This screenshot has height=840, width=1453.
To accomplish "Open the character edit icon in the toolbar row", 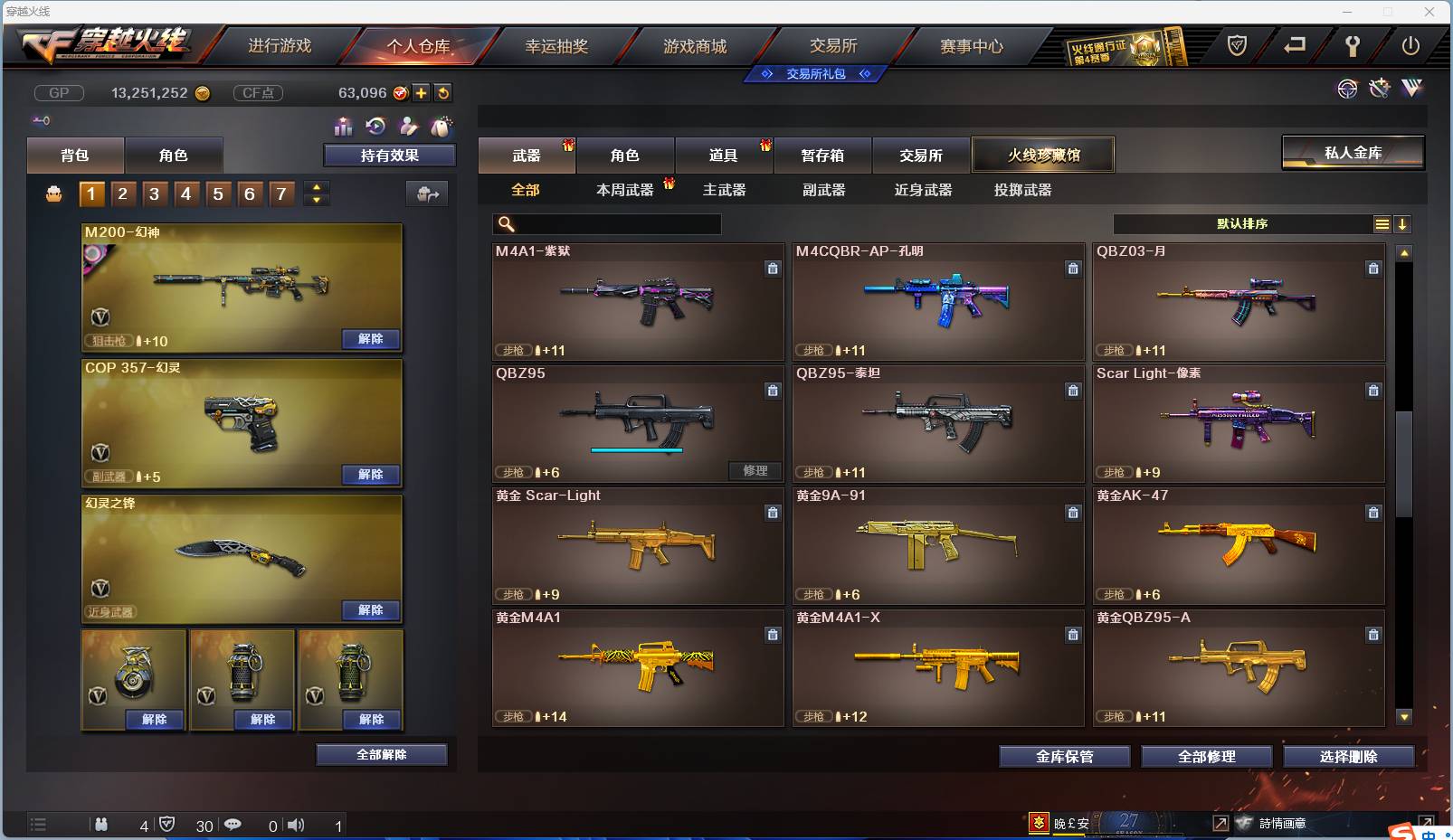I will coord(409,127).
